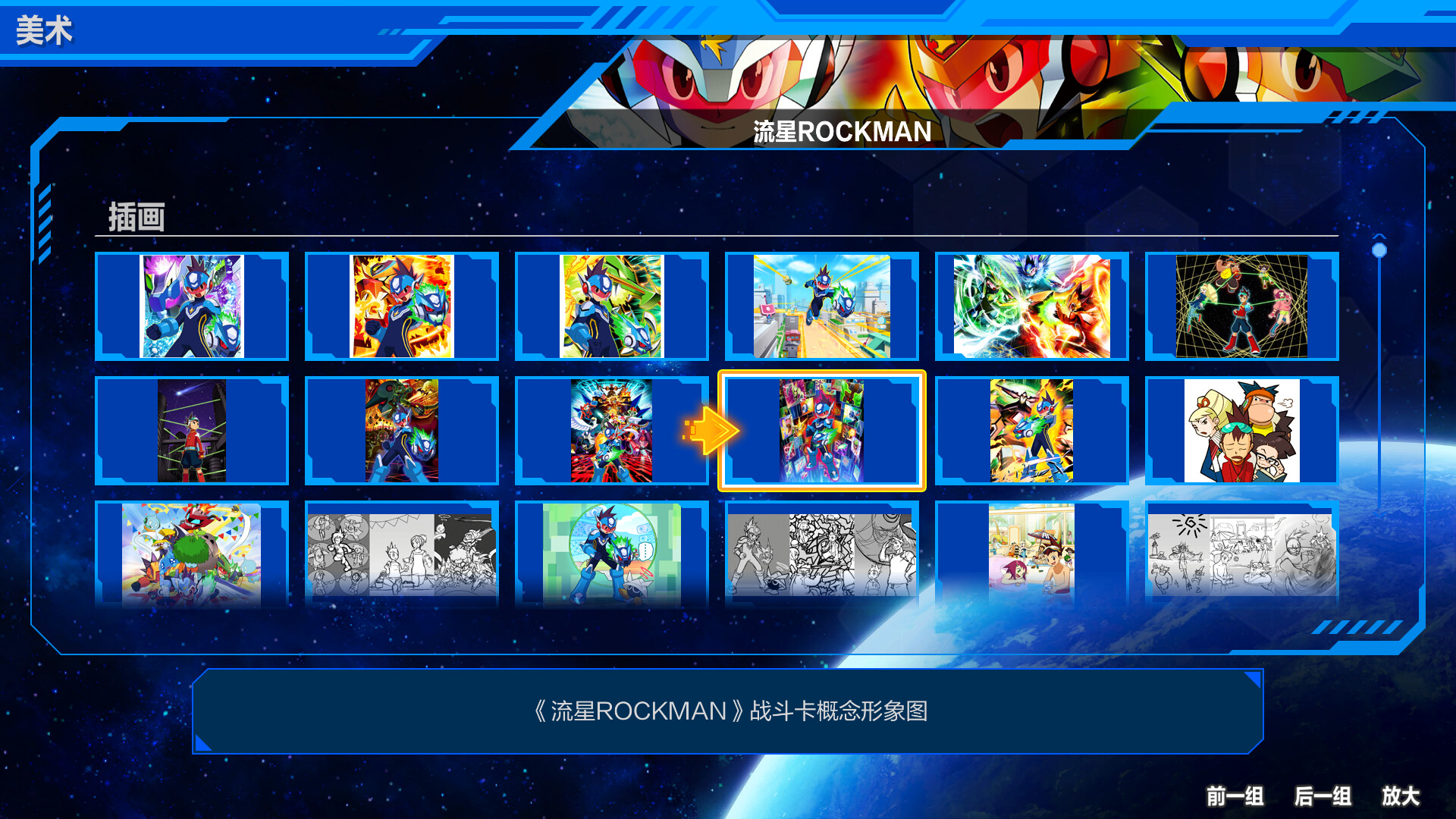Select the flaming Rockman illustration thumbnail

click(x=402, y=306)
